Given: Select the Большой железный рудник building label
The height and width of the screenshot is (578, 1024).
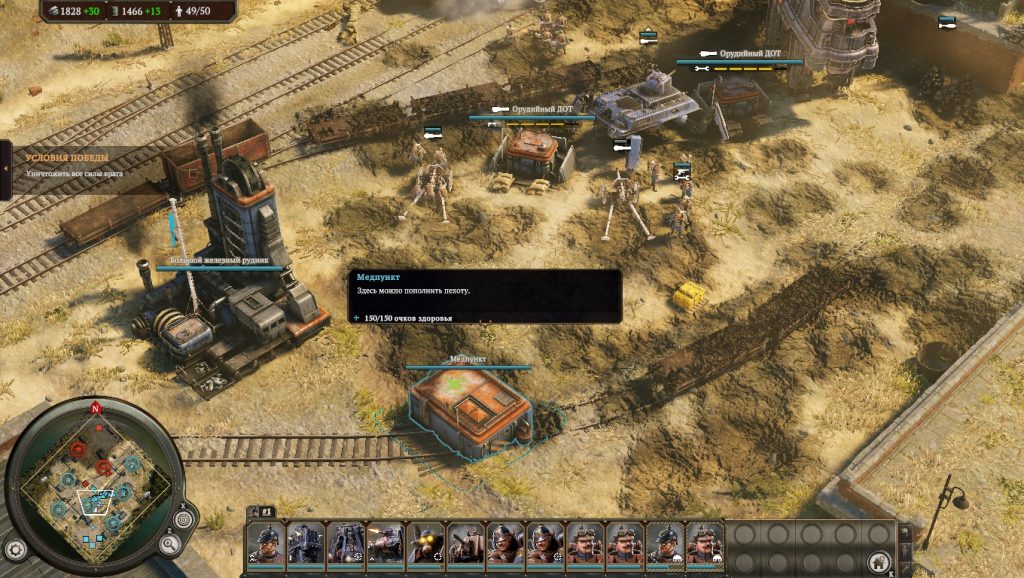Looking at the screenshot, I should 219,260.
